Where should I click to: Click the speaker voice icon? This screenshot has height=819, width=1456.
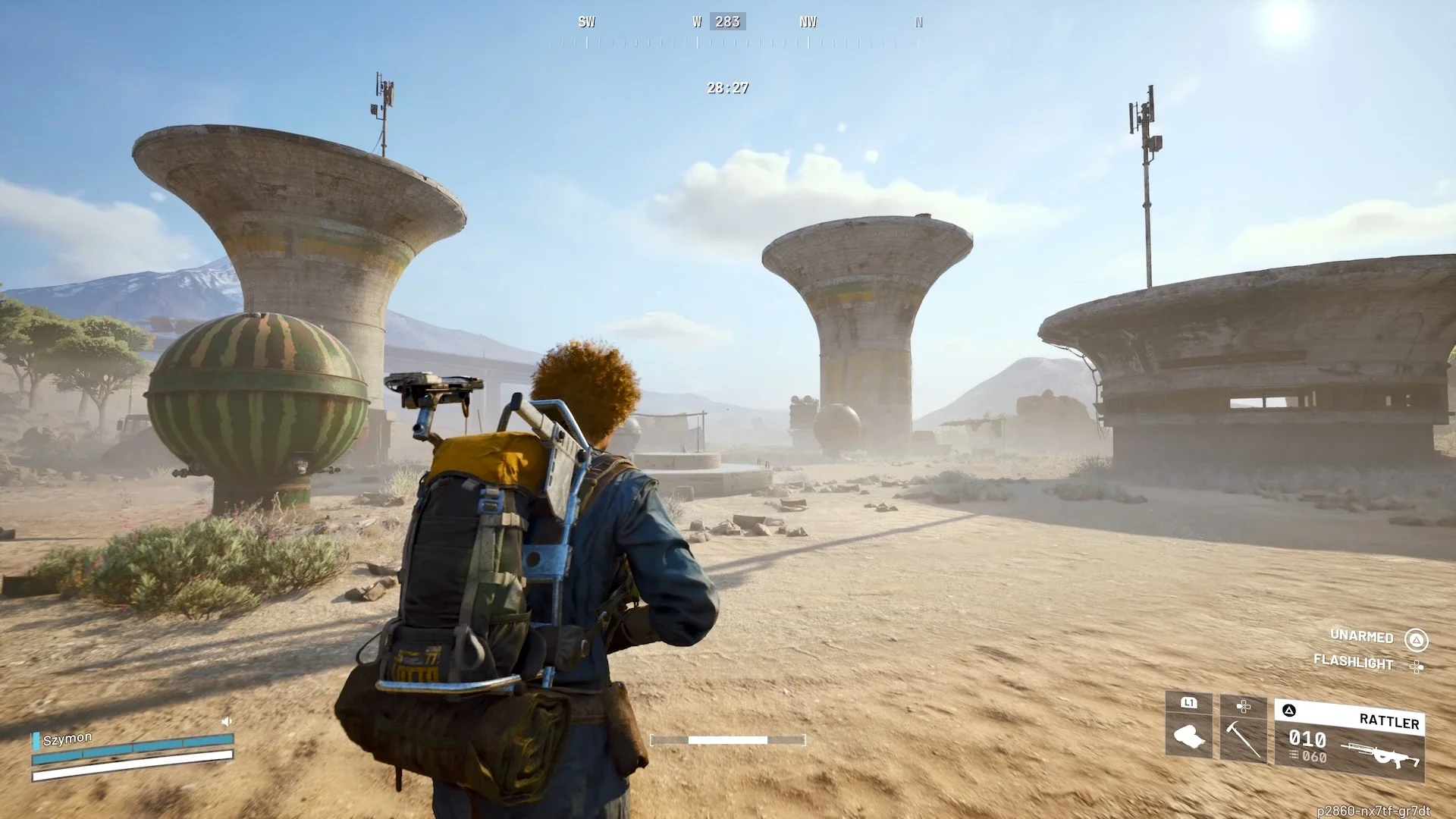[226, 722]
